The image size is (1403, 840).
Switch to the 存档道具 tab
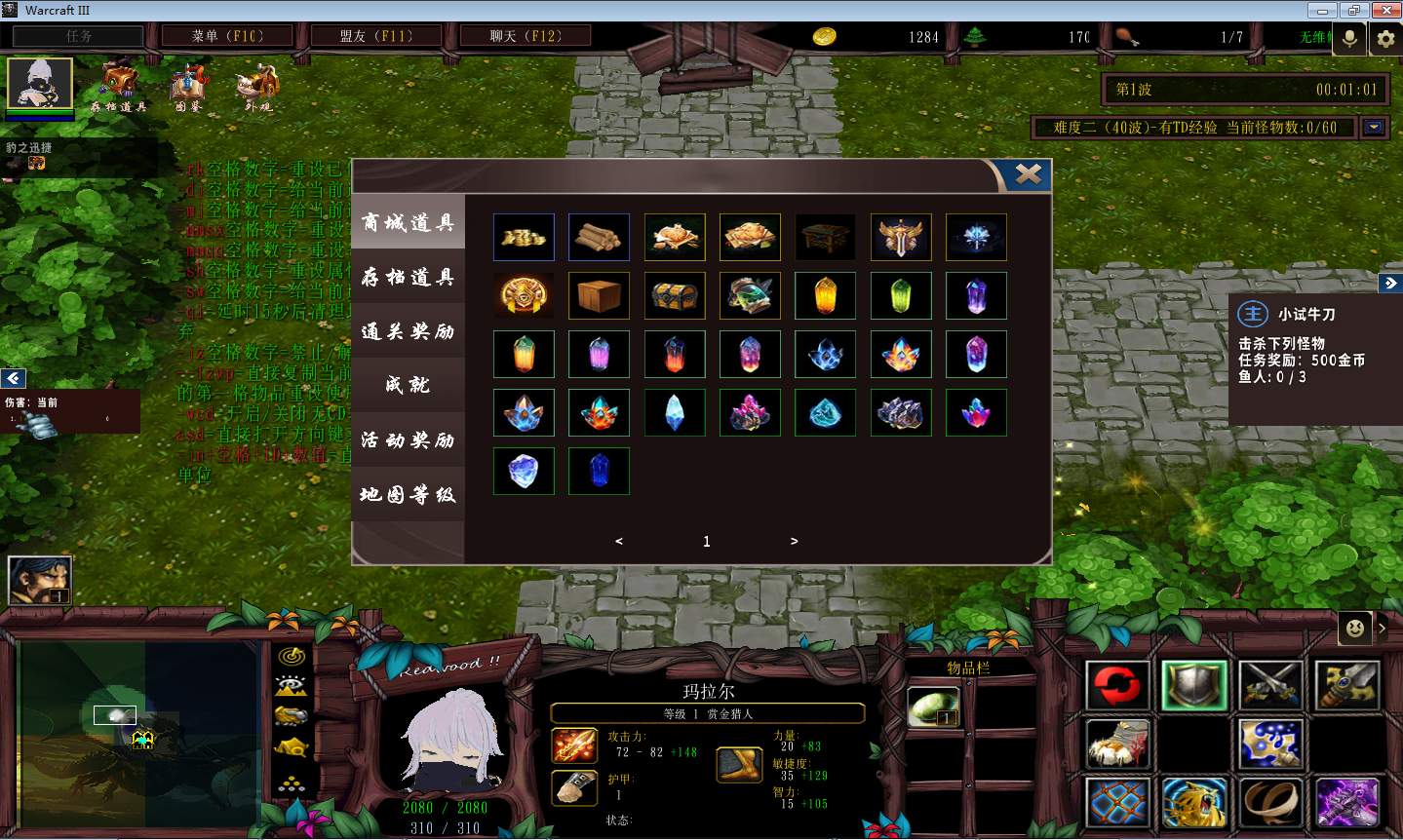[408, 278]
